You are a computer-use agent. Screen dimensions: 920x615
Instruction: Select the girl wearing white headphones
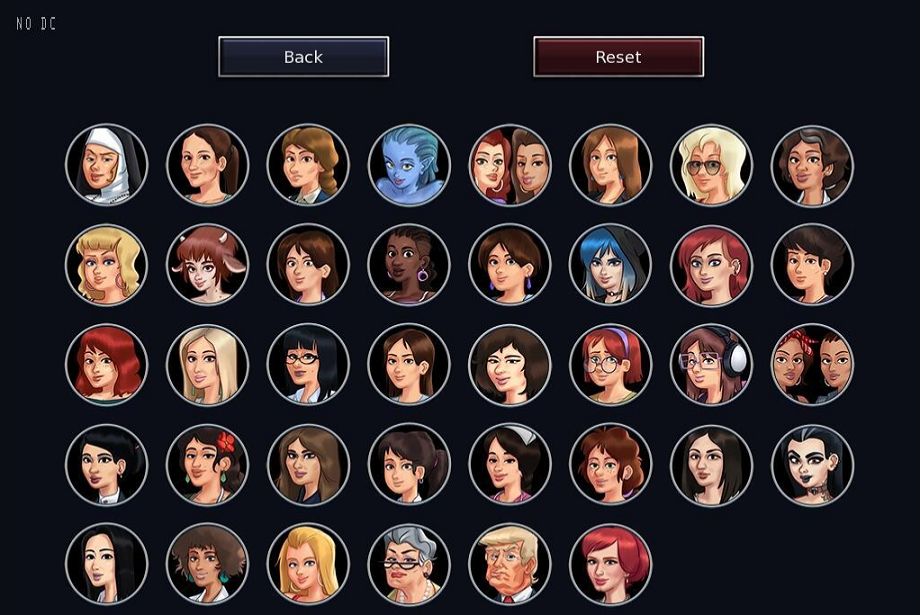click(x=711, y=365)
